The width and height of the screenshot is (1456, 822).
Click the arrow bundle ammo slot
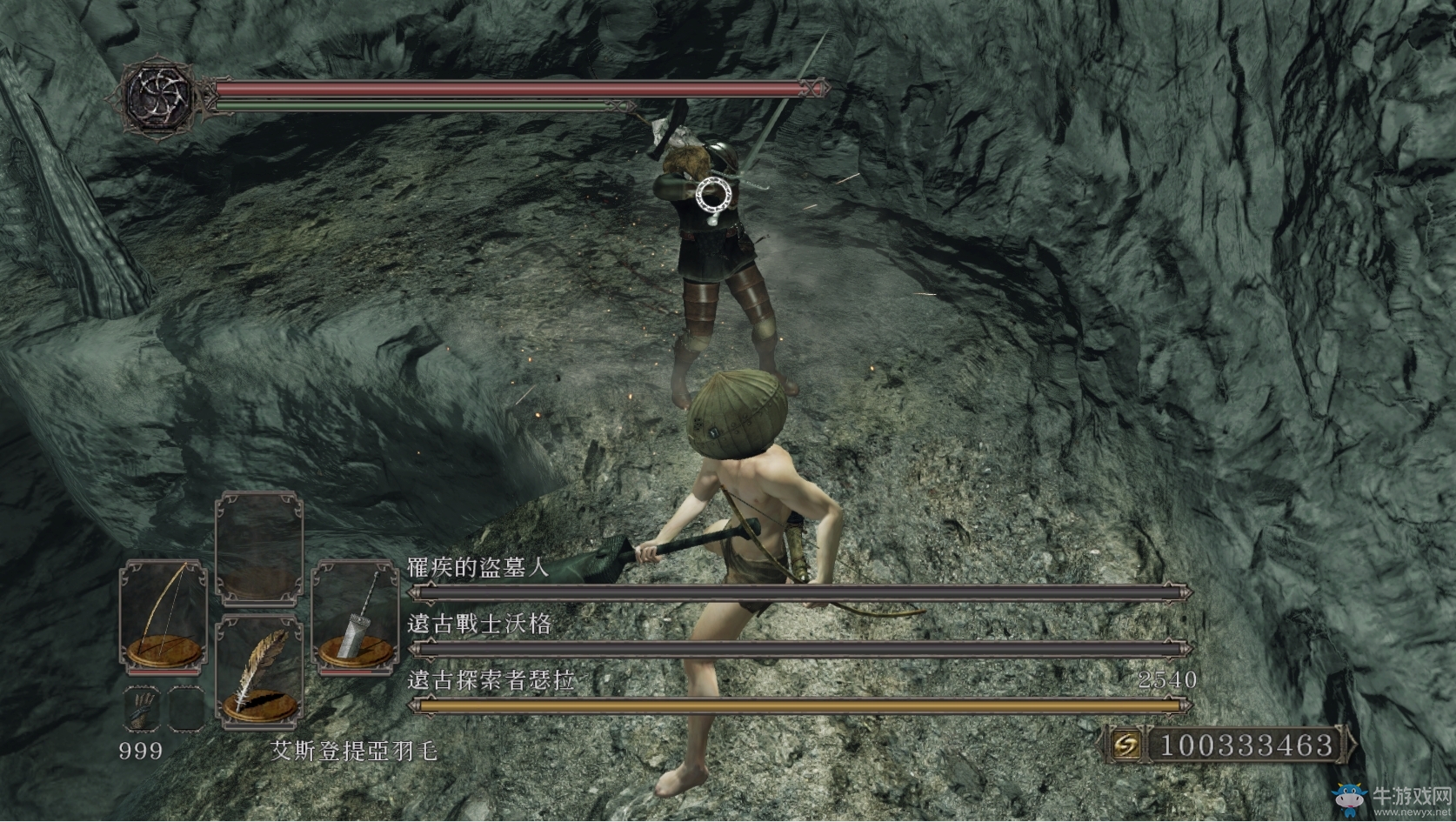pyautogui.click(x=142, y=708)
